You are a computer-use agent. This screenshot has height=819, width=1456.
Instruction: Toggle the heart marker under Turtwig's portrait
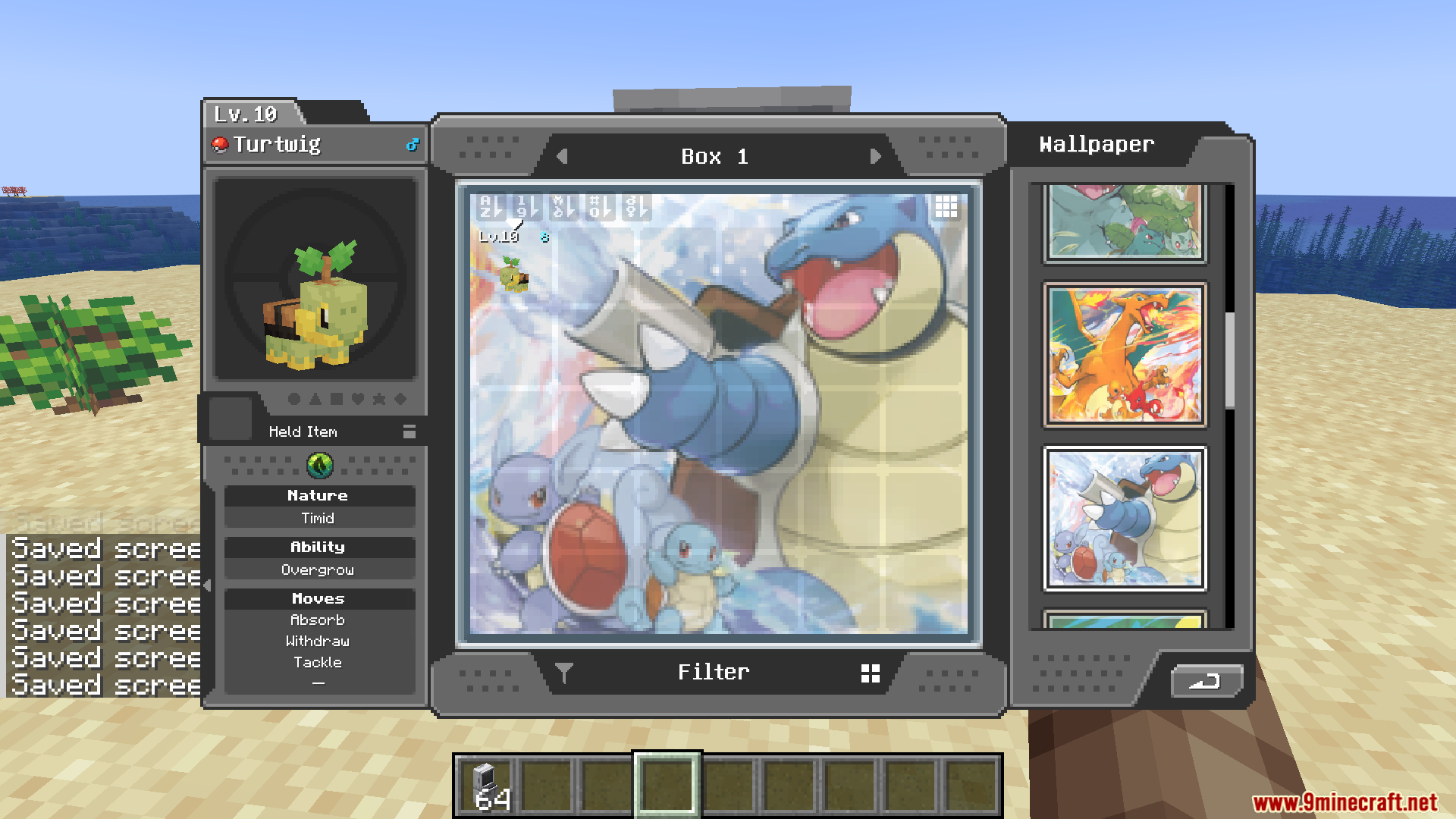(358, 399)
